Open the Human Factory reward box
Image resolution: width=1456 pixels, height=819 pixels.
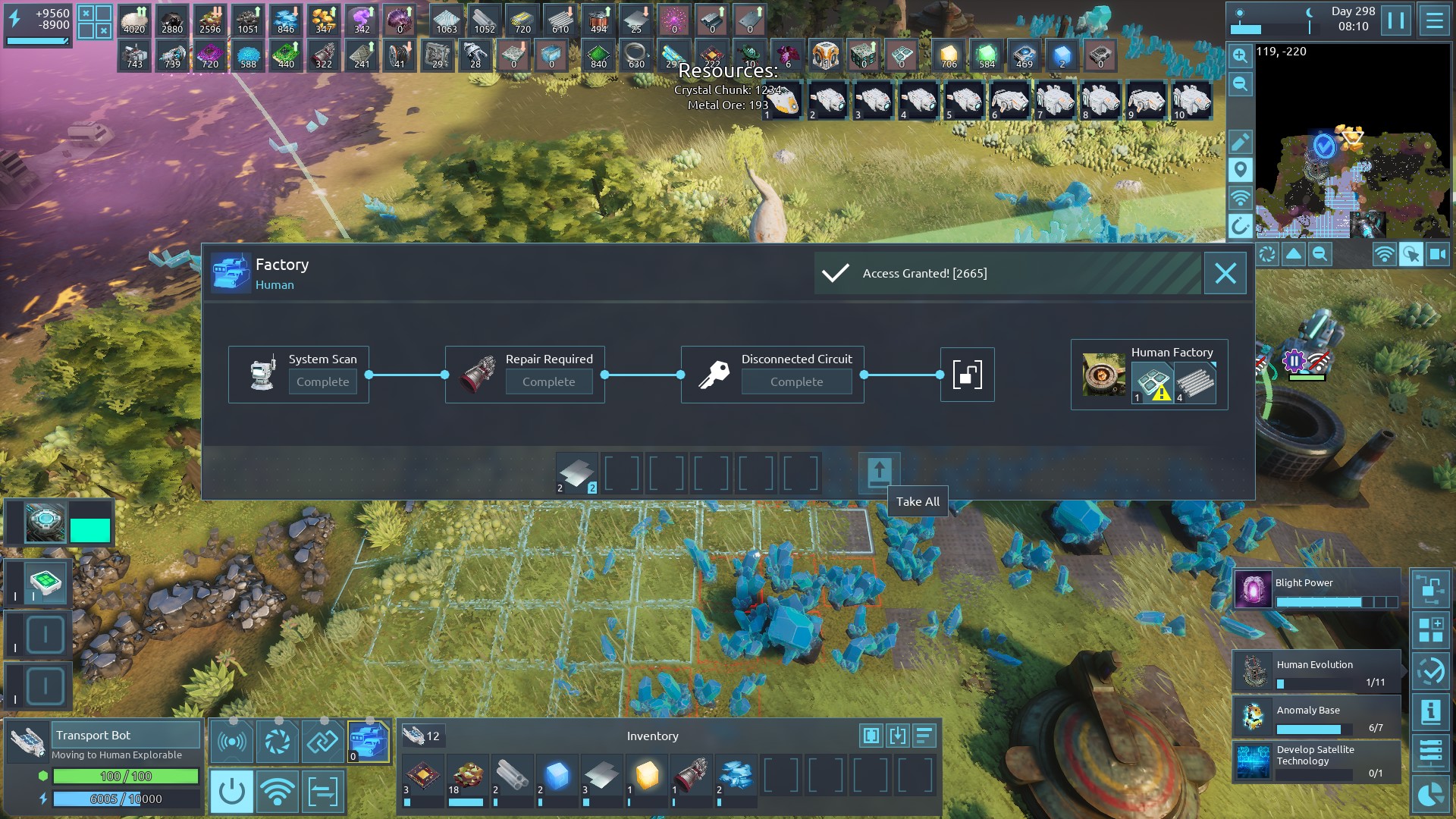(1149, 375)
